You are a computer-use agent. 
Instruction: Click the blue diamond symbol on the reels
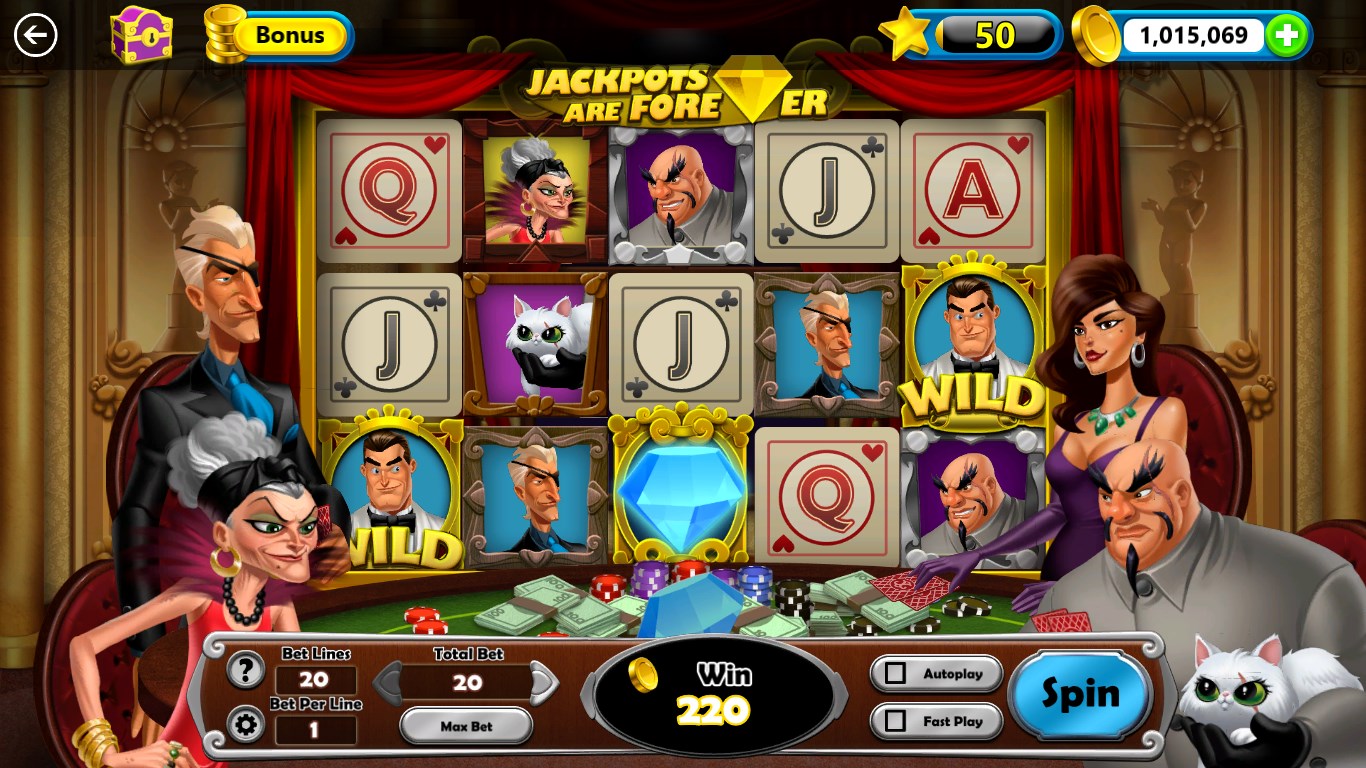coord(681,494)
